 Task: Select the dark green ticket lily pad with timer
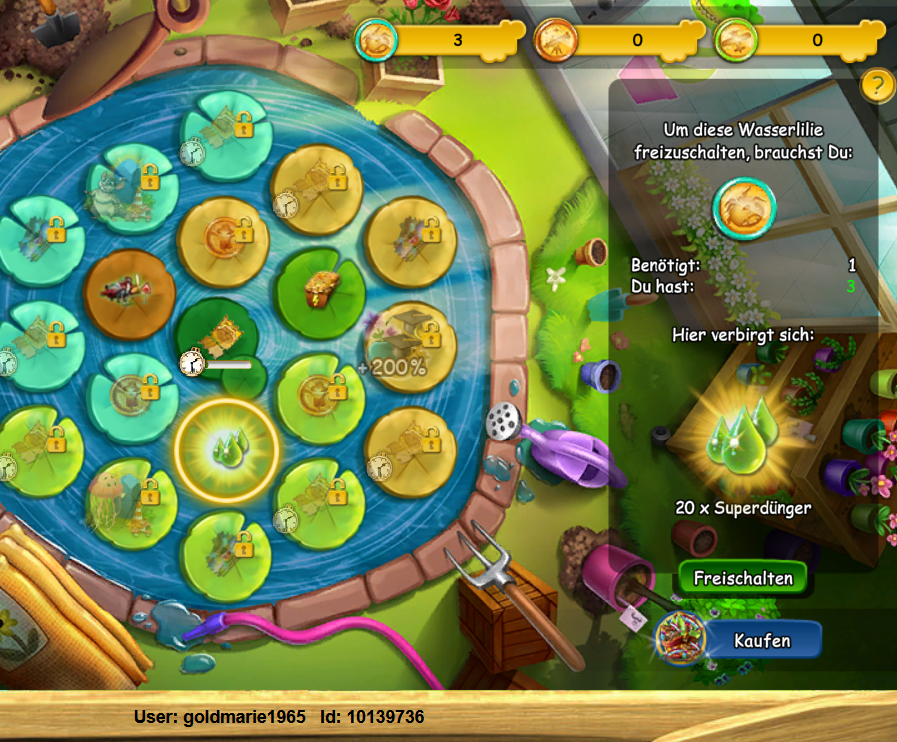pyautogui.click(x=221, y=335)
